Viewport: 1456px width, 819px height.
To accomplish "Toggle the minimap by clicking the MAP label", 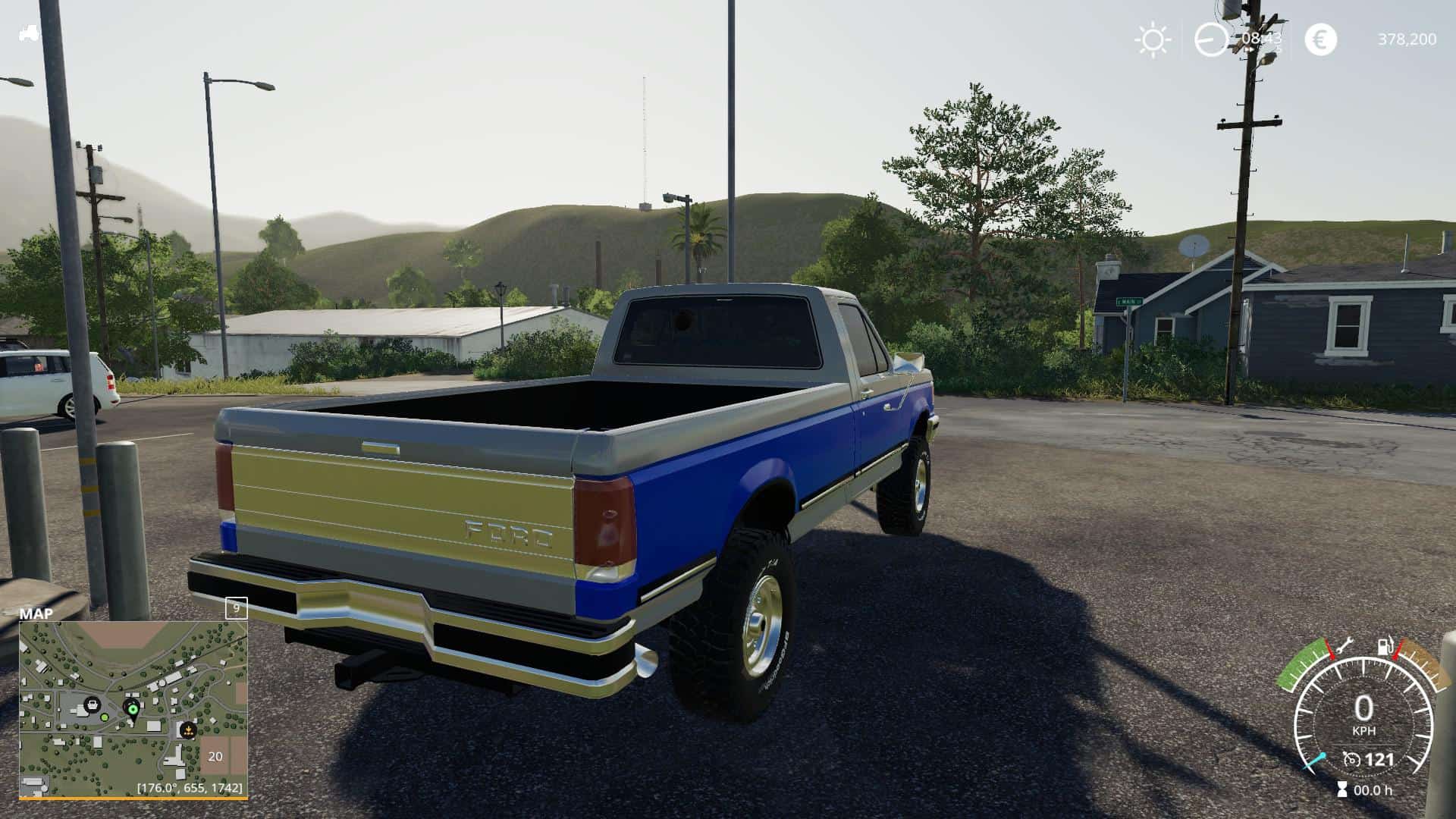I will point(36,613).
